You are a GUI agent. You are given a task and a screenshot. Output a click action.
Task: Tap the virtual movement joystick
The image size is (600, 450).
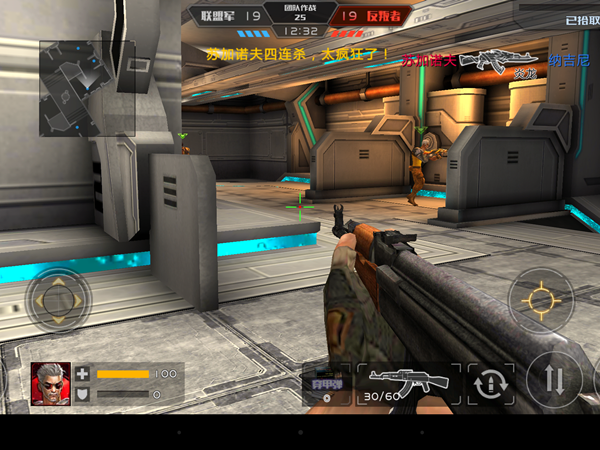tap(58, 298)
